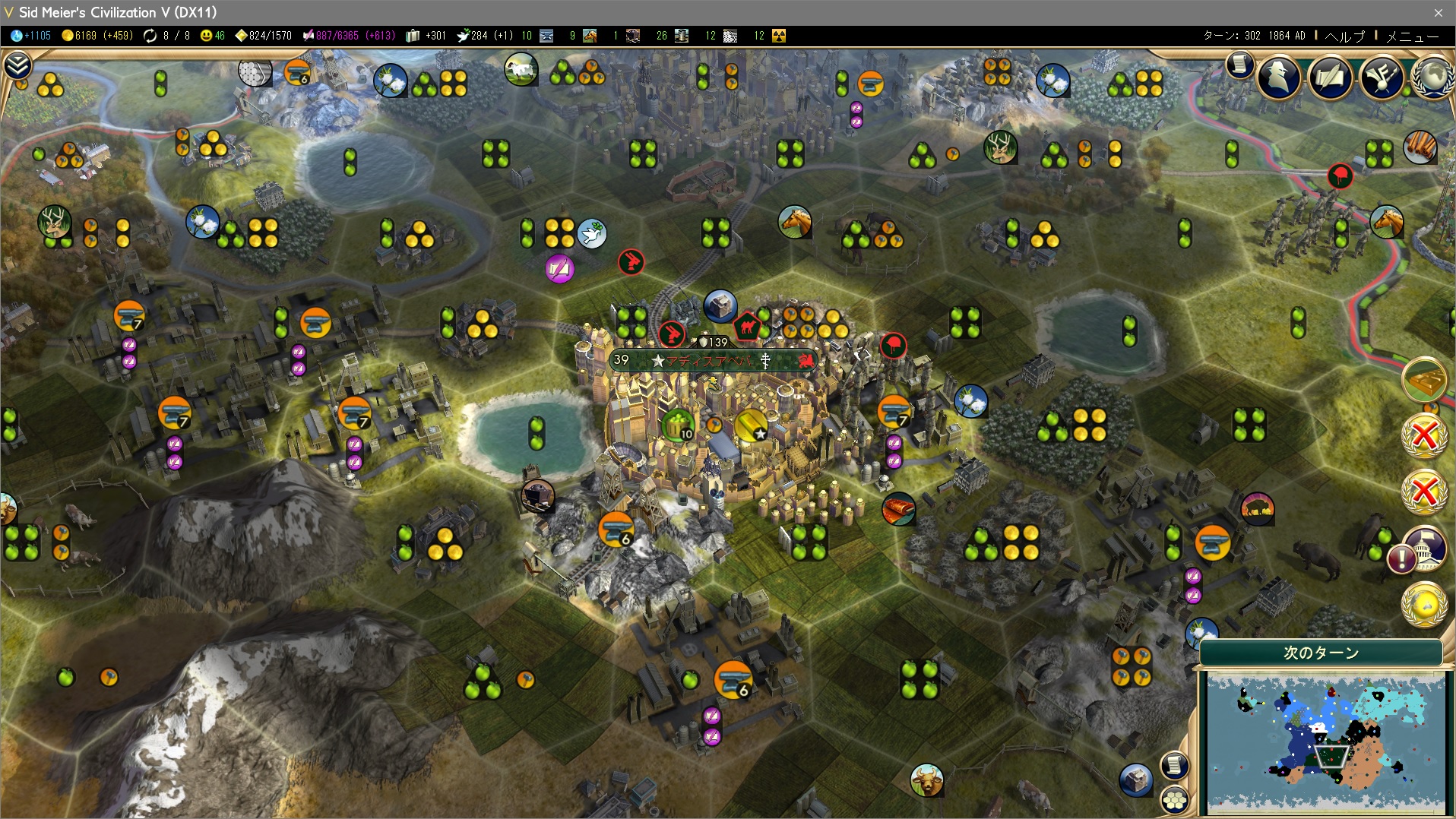Click the 次のターン (Next Turn) button
This screenshot has width=1456, height=819.
coord(1321,653)
